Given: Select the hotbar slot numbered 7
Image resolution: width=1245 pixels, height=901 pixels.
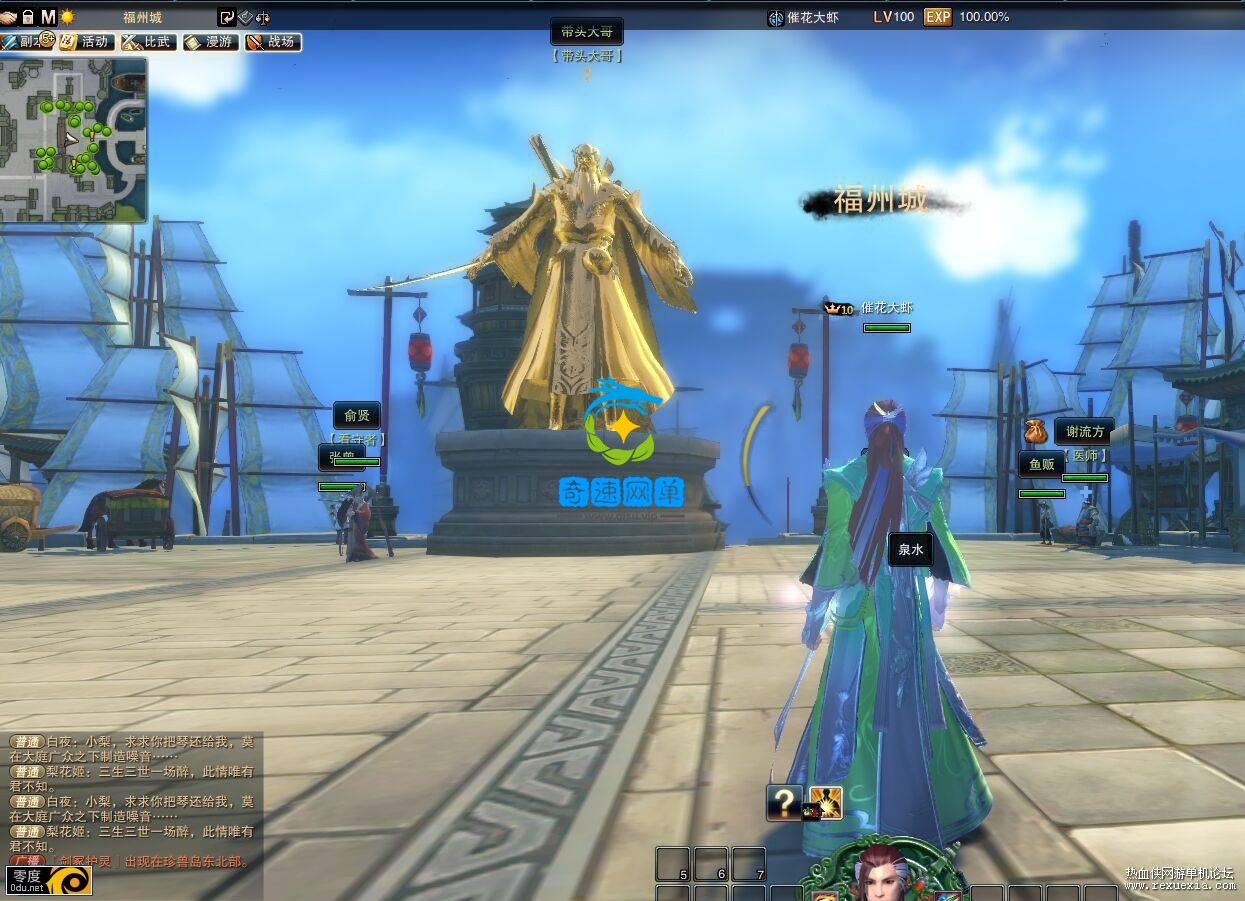Looking at the screenshot, I should (748, 864).
